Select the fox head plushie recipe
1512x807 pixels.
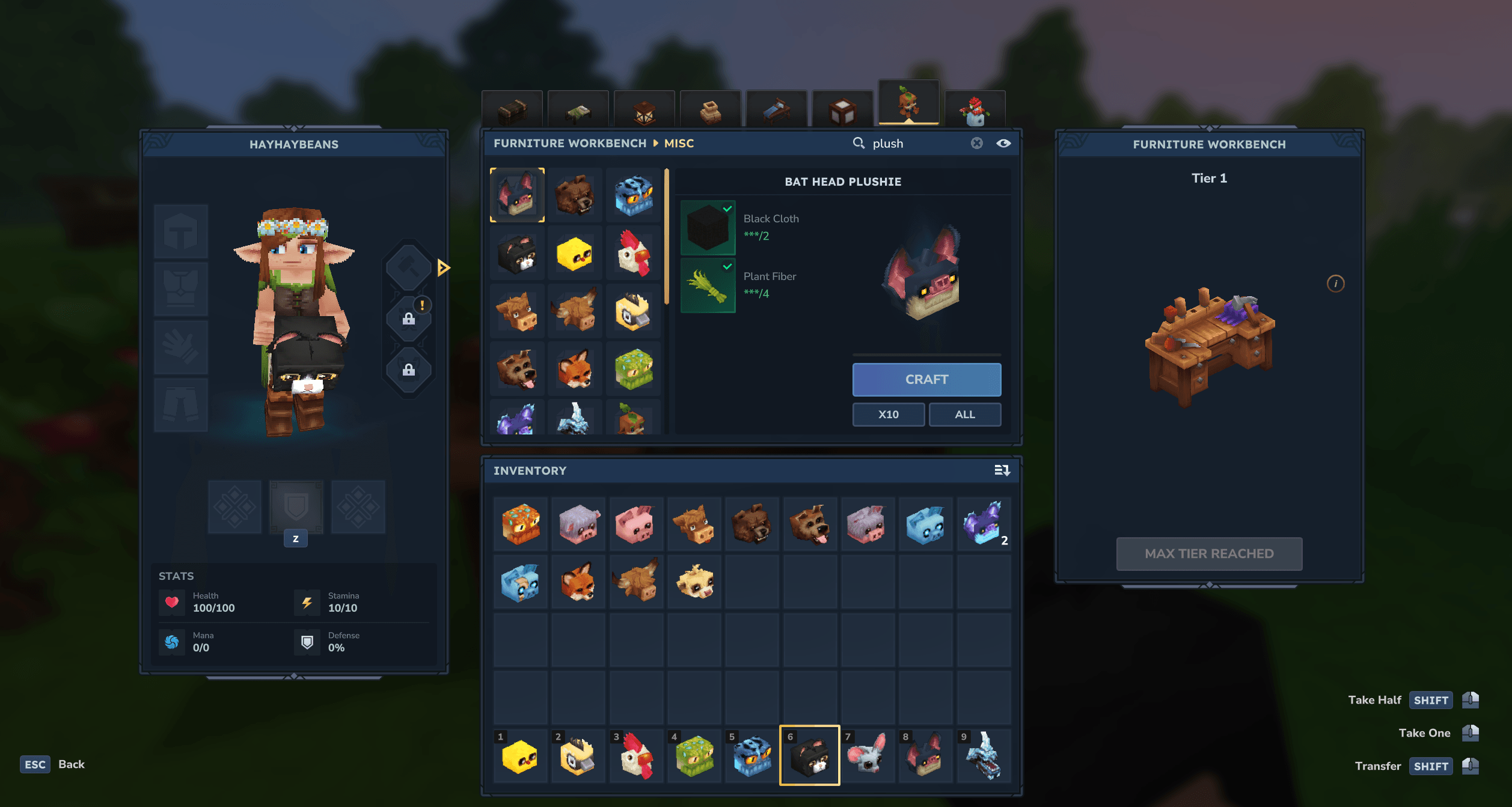575,369
